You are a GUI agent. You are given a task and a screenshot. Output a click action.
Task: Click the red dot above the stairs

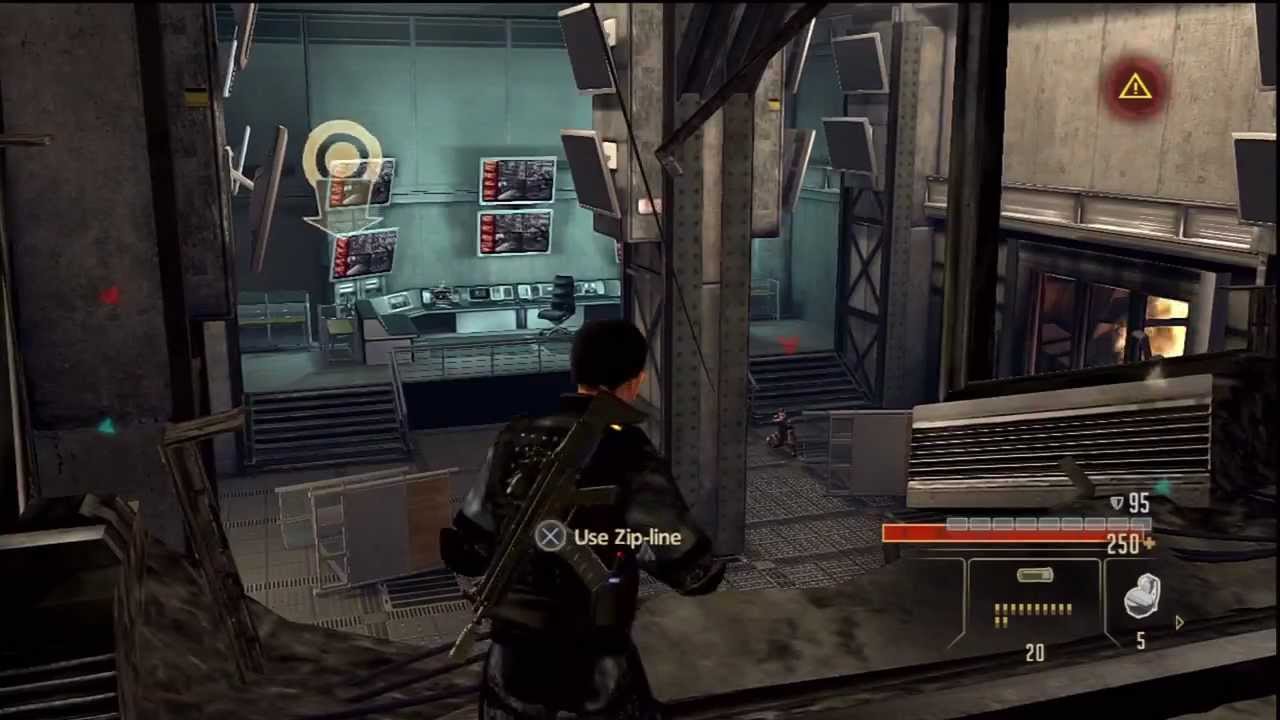pyautogui.click(x=789, y=346)
